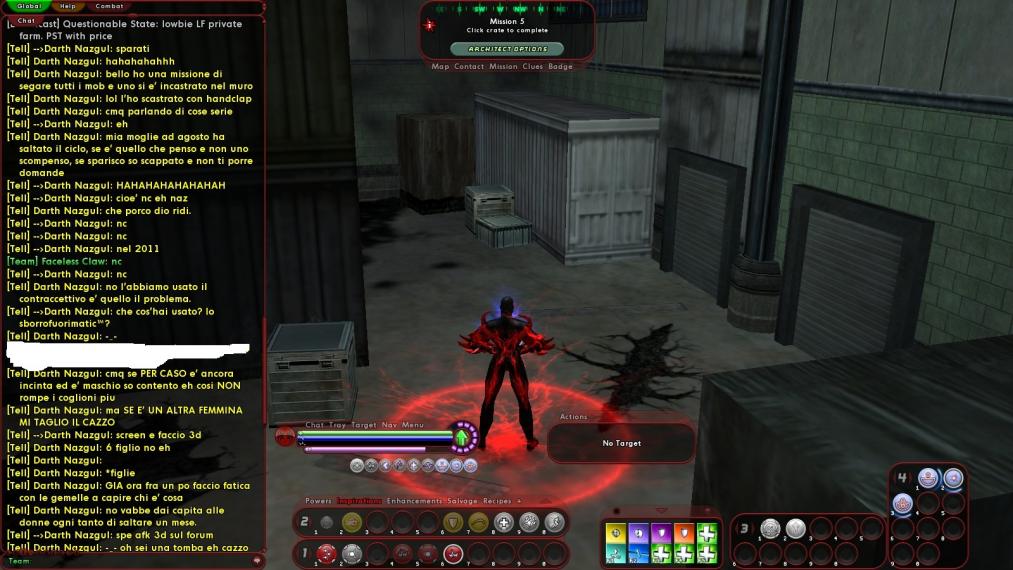This screenshot has height=570, width=1013.
Task: Open the Mission window
Action: click(x=503, y=67)
